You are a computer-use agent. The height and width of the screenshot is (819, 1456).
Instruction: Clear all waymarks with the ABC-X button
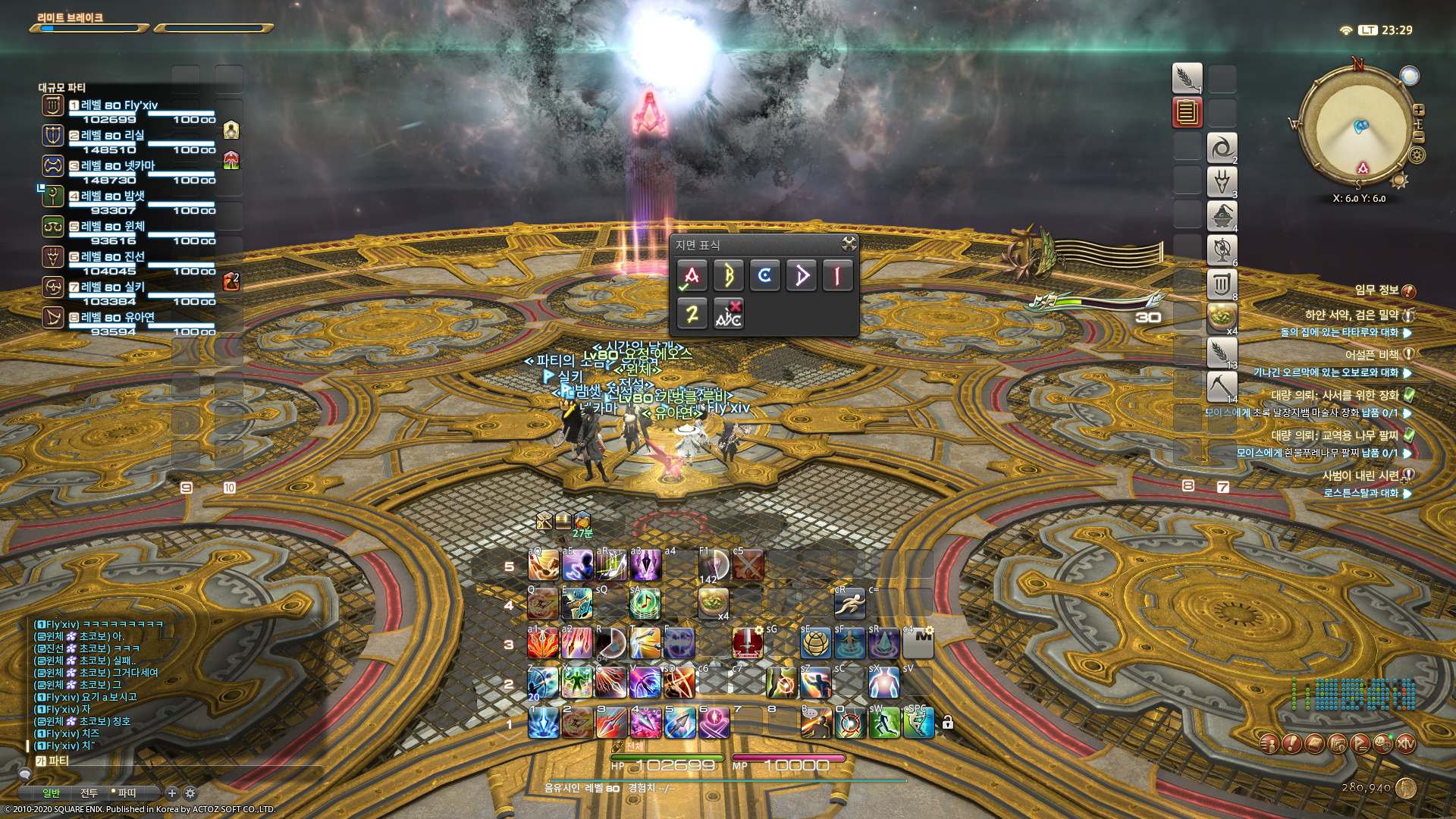[x=728, y=313]
